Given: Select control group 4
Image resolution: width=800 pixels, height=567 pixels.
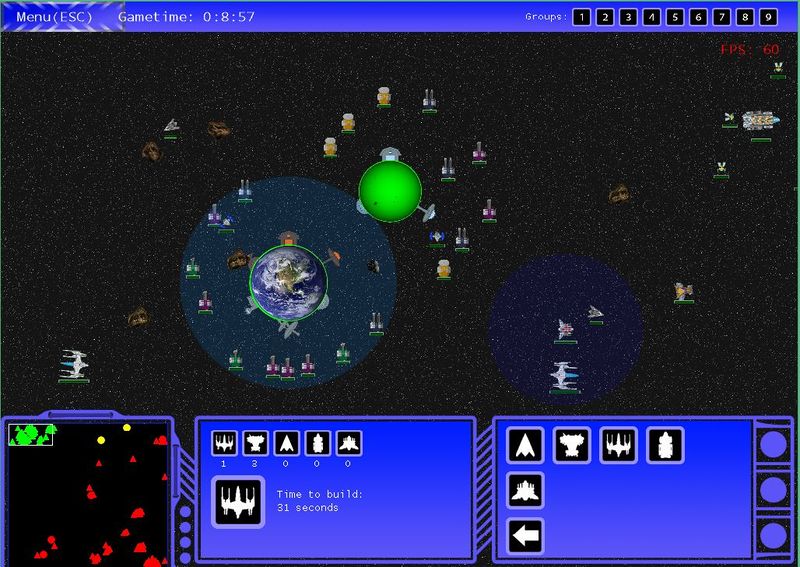Looking at the screenshot, I should point(652,17).
